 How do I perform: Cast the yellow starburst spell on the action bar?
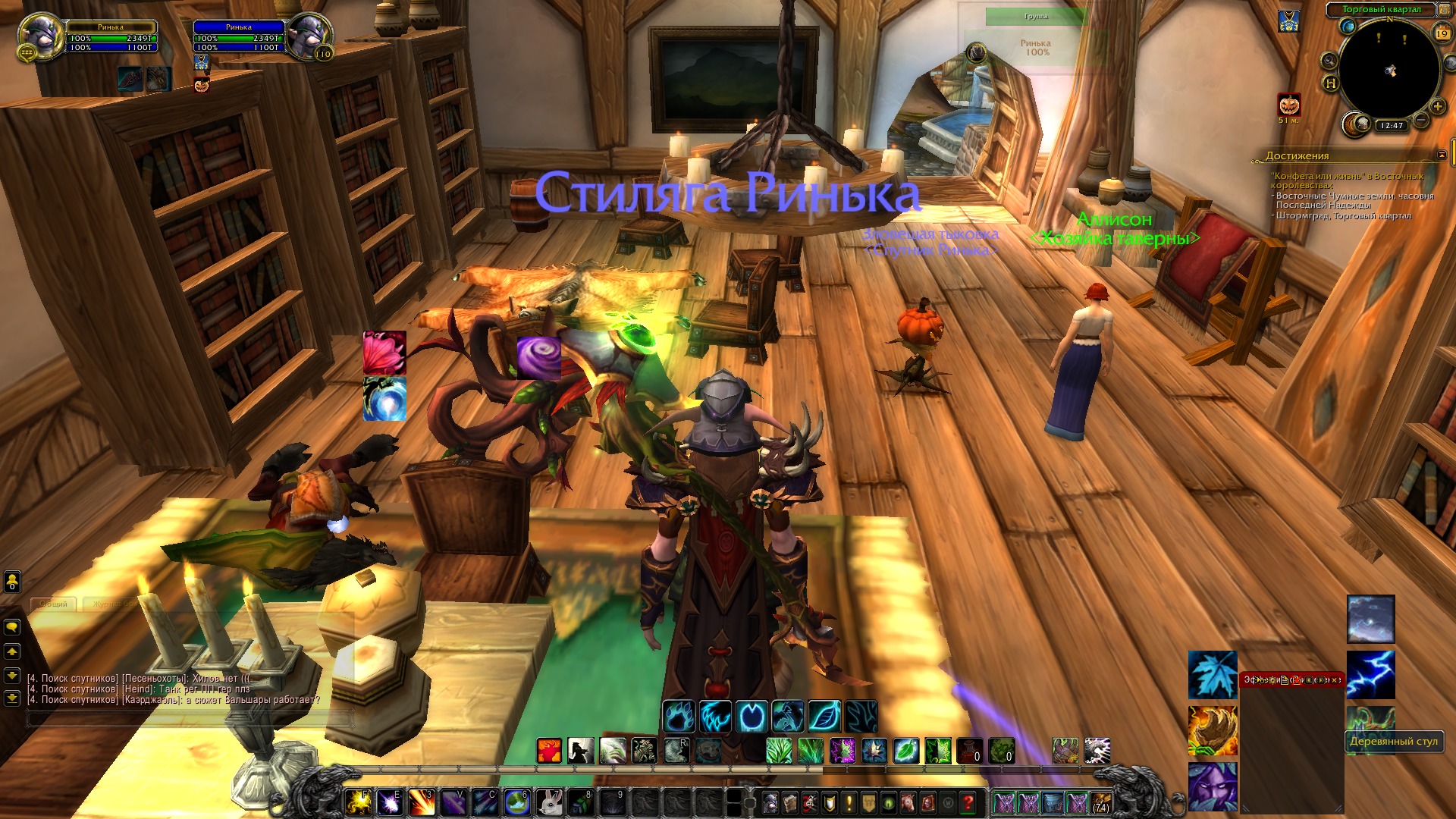click(x=358, y=802)
